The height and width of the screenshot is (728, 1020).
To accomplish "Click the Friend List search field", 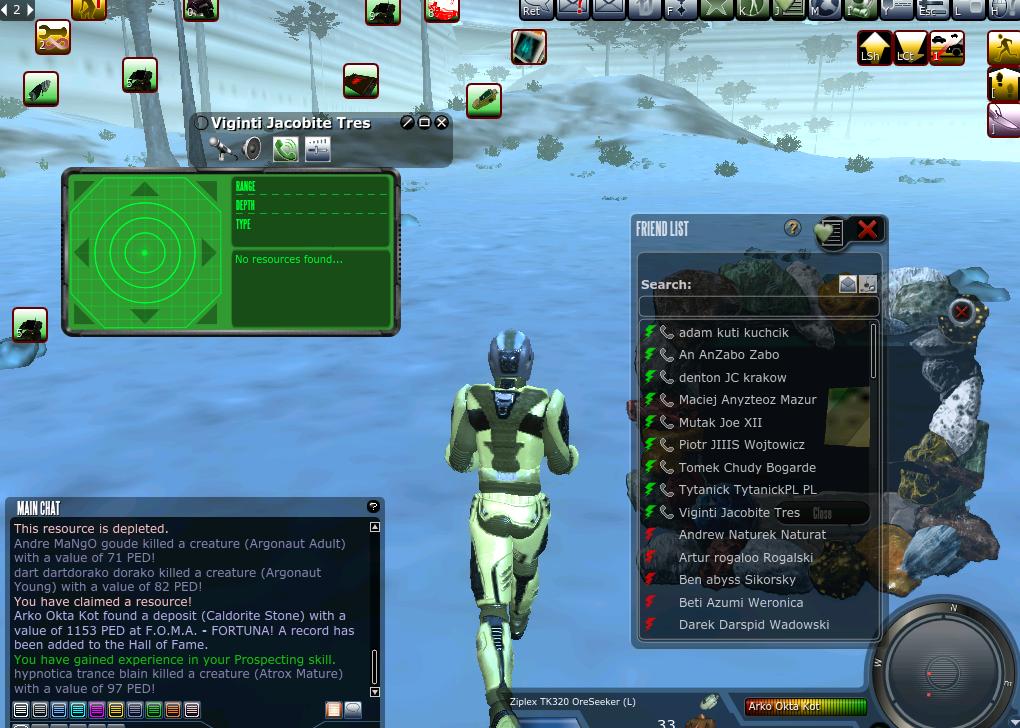I will 759,306.
